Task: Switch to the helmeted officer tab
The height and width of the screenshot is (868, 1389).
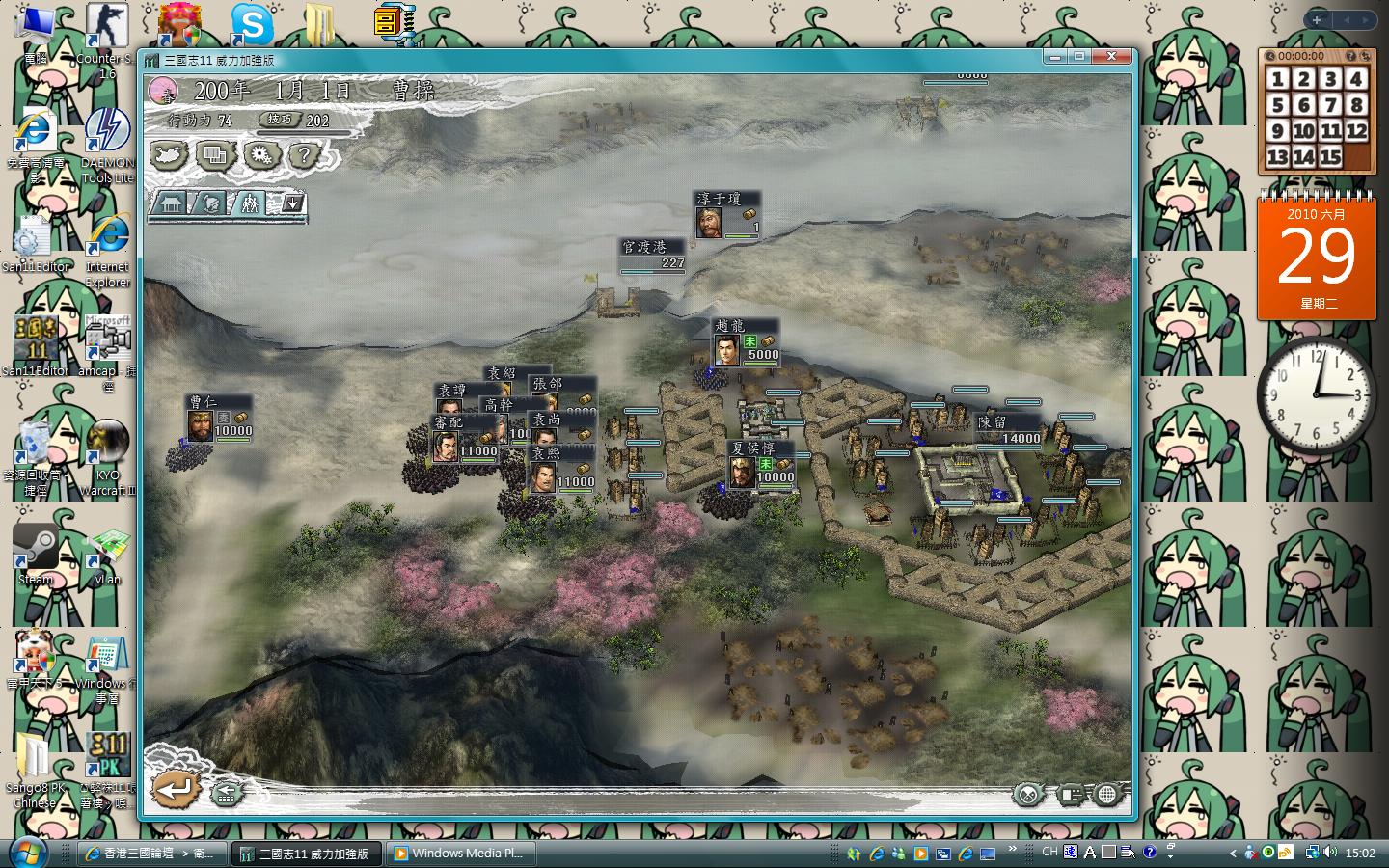Action: pyautogui.click(x=210, y=203)
